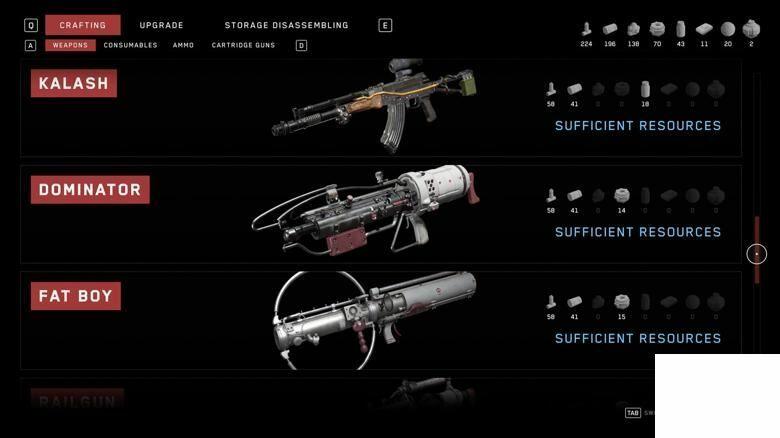780x438 pixels.
Task: Choose the Cartridge Guns category
Action: [246, 45]
